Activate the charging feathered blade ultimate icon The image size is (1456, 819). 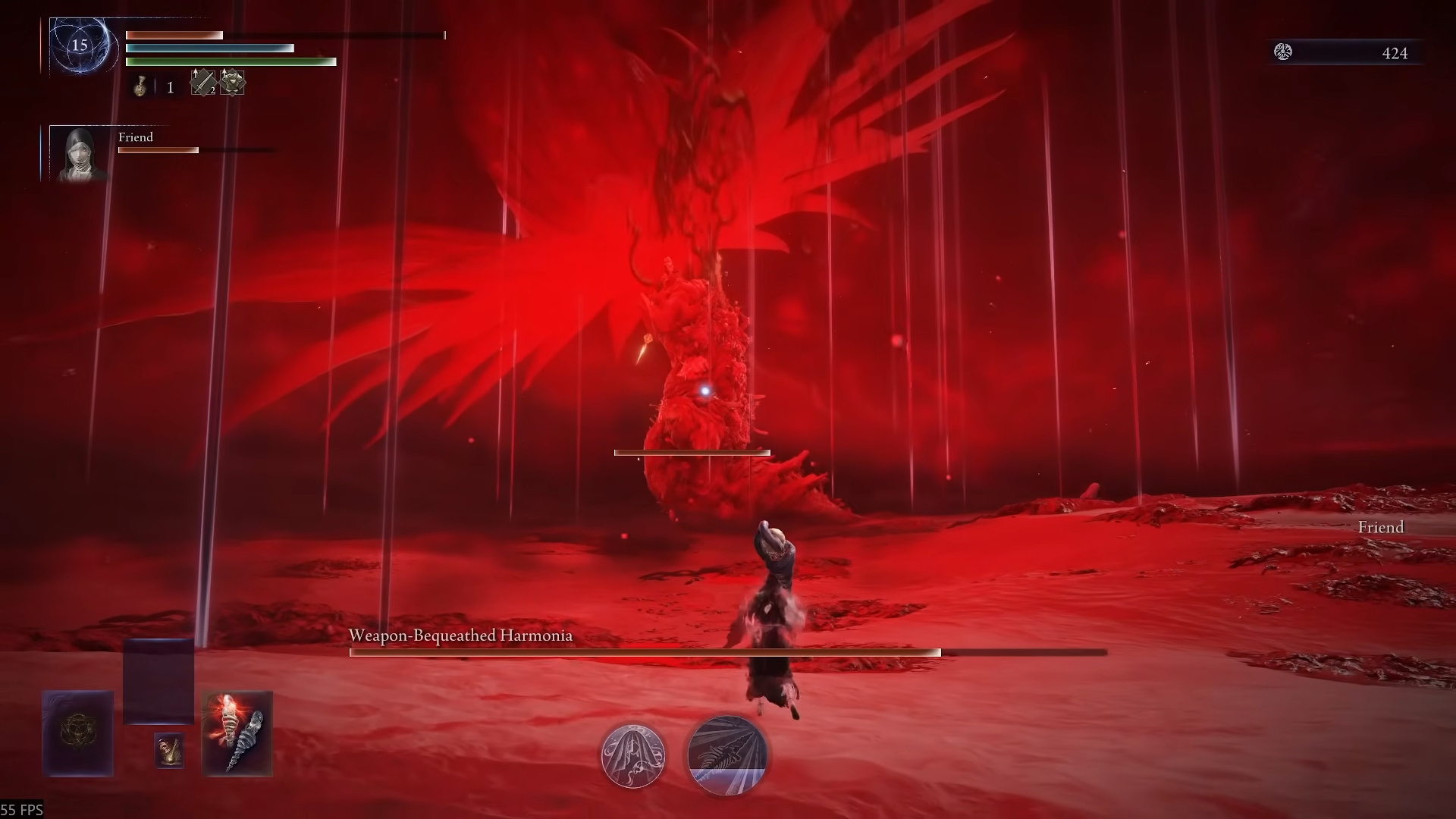point(726,755)
